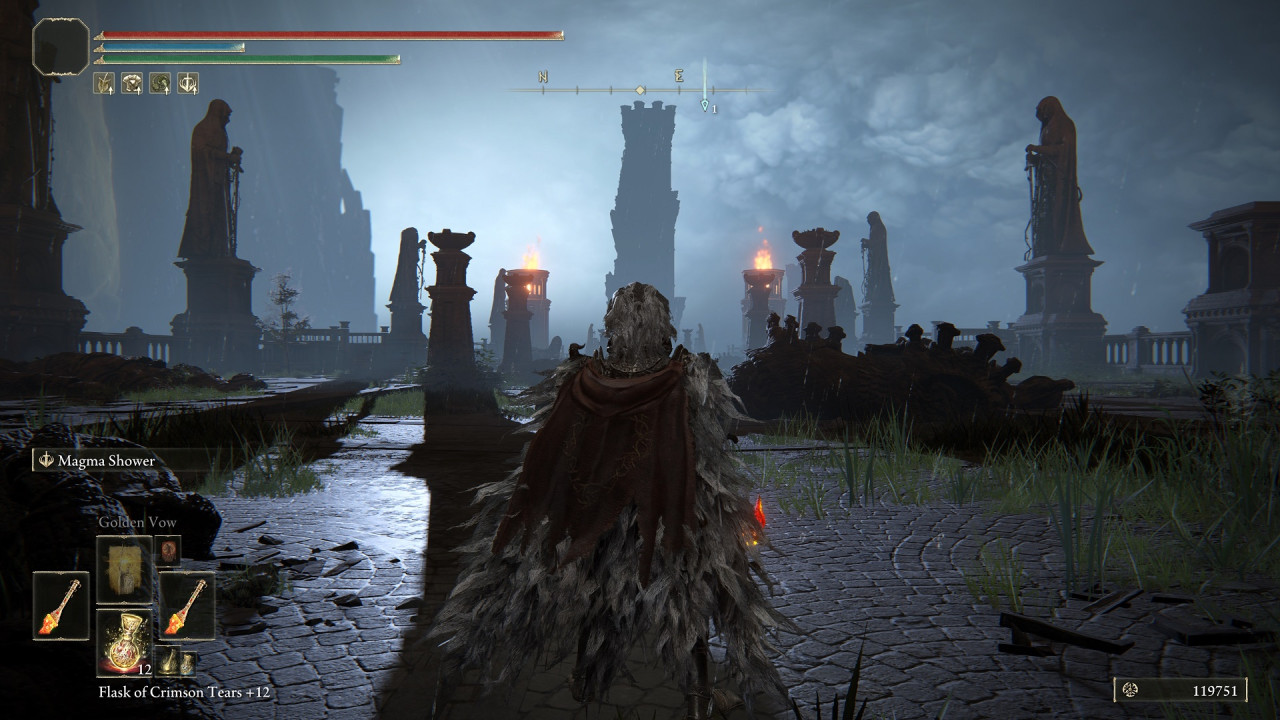
Task: Click the small next-spell preview icon
Action: point(168,550)
